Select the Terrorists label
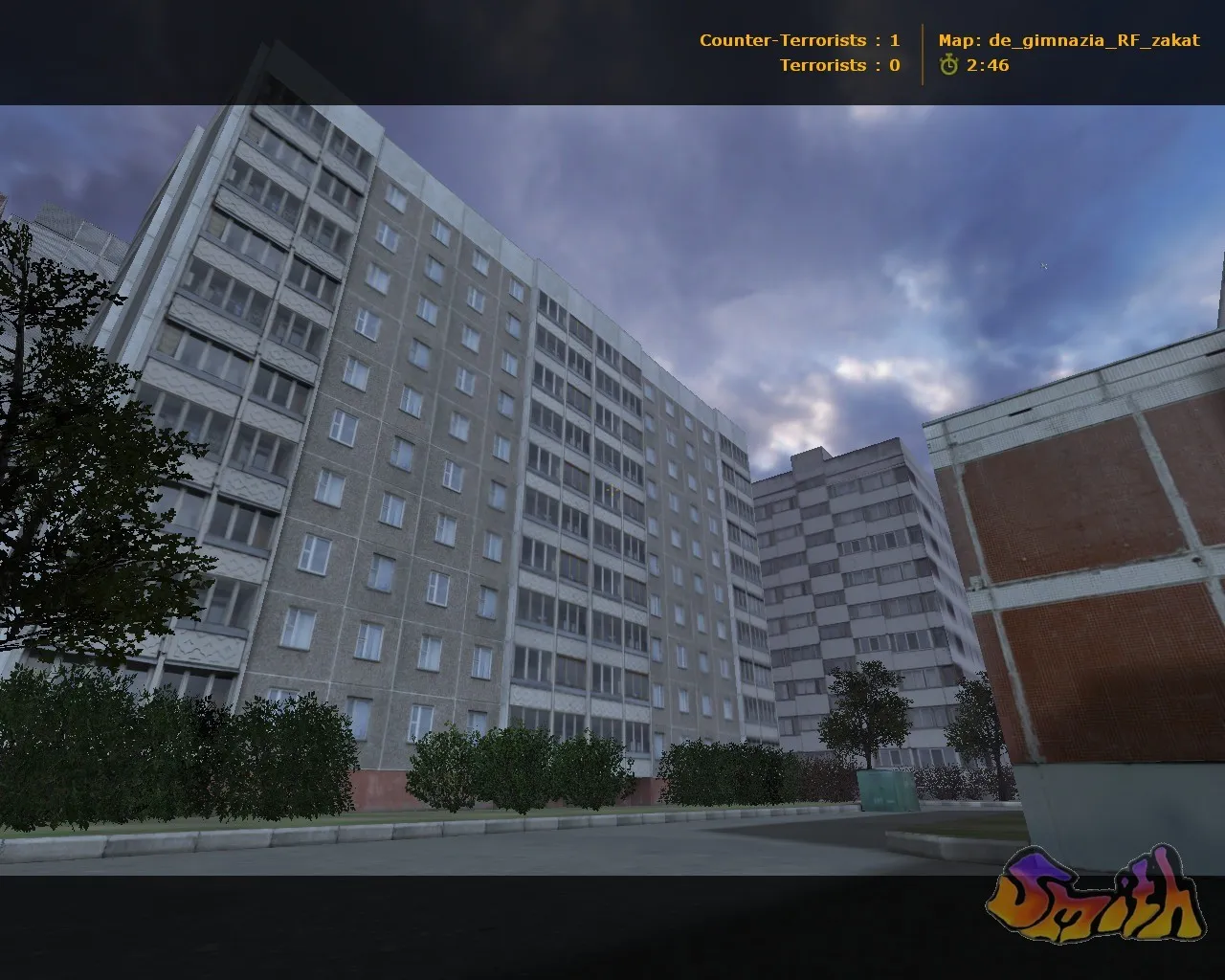 (821, 65)
